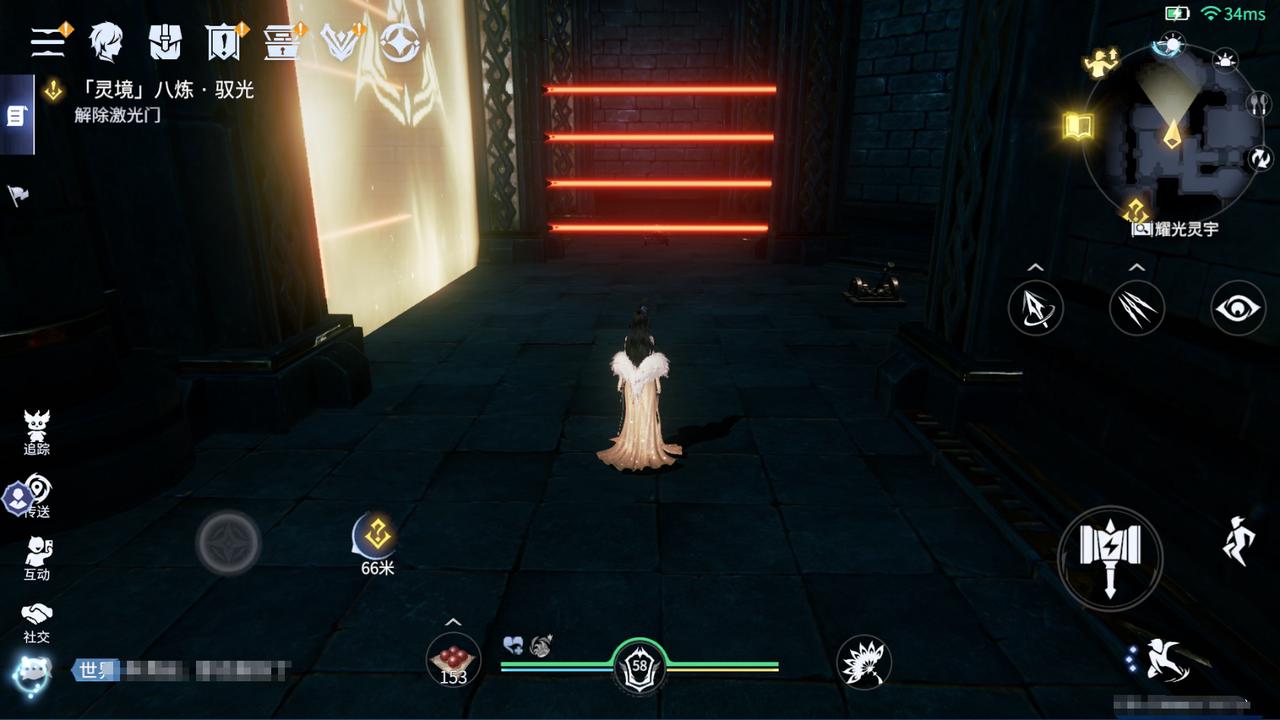Click the circular arrows refresh icon
The width and height of the screenshot is (1280, 720).
pyautogui.click(x=1259, y=158)
